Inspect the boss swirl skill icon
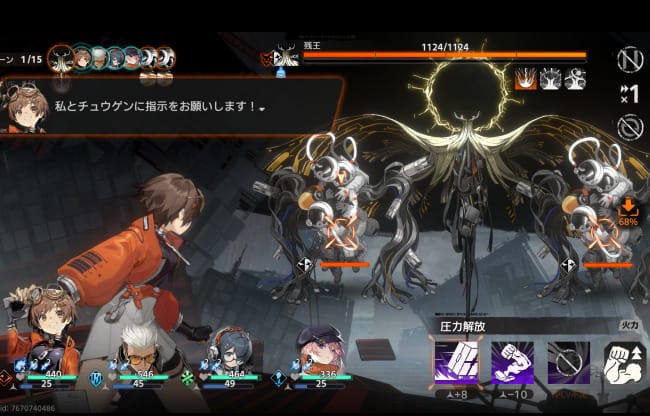650x416 pixels. click(574, 79)
